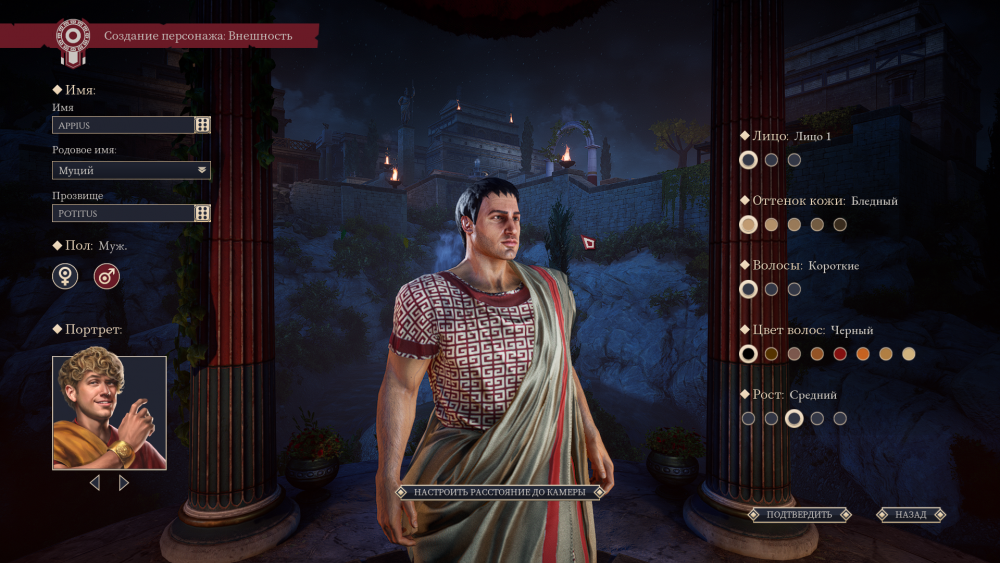The height and width of the screenshot is (563, 1000).
Task: Select the female gender symbol
Action: [65, 276]
